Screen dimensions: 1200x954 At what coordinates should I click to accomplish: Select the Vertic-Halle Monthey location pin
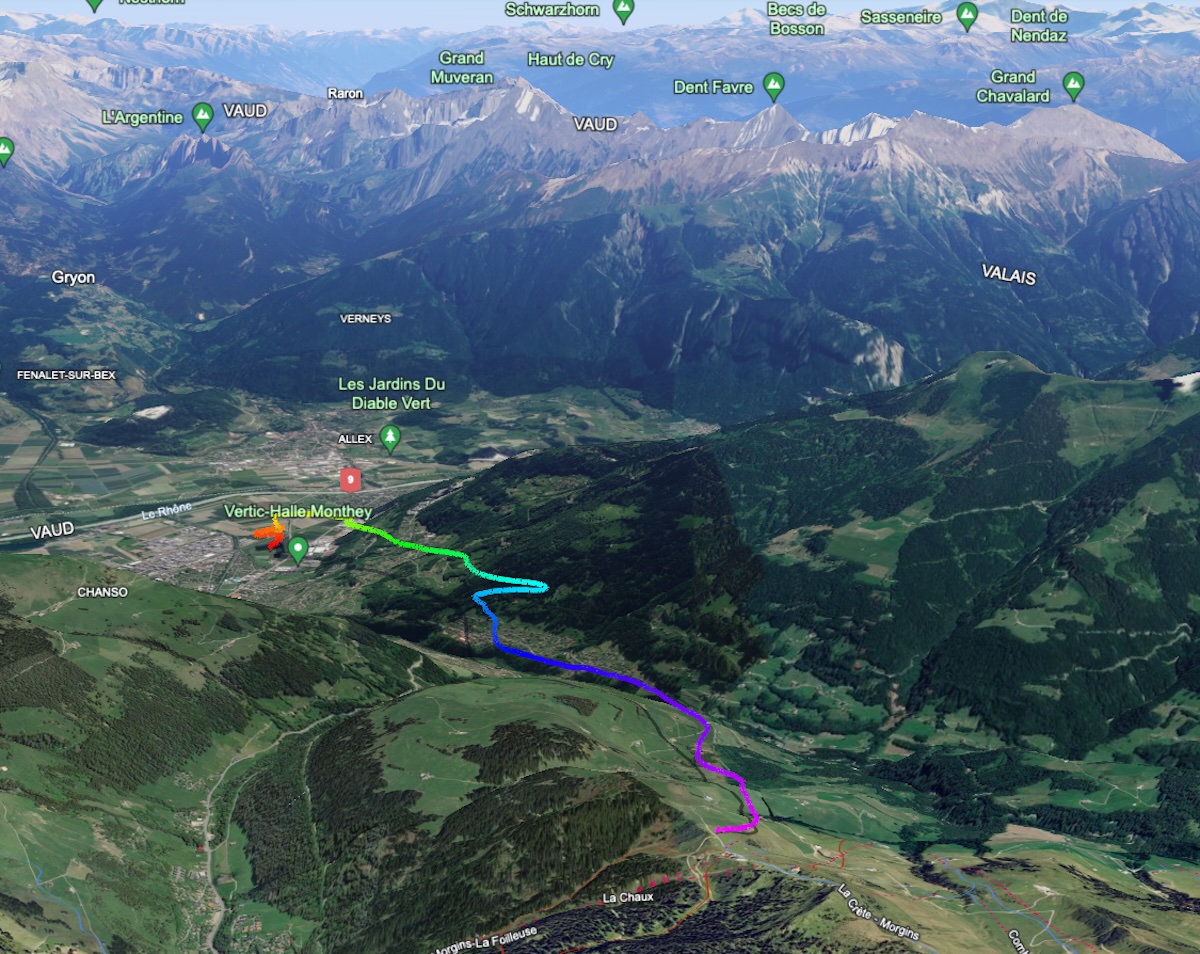pos(297,548)
